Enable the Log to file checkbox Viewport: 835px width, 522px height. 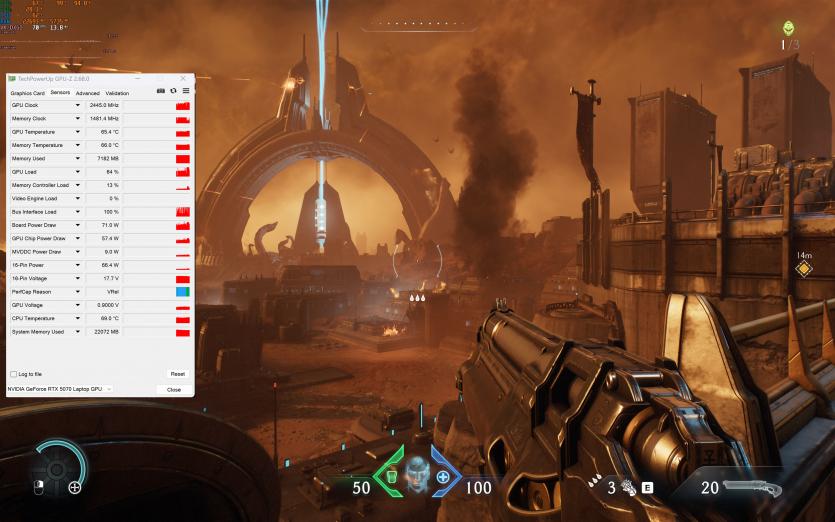click(13, 374)
